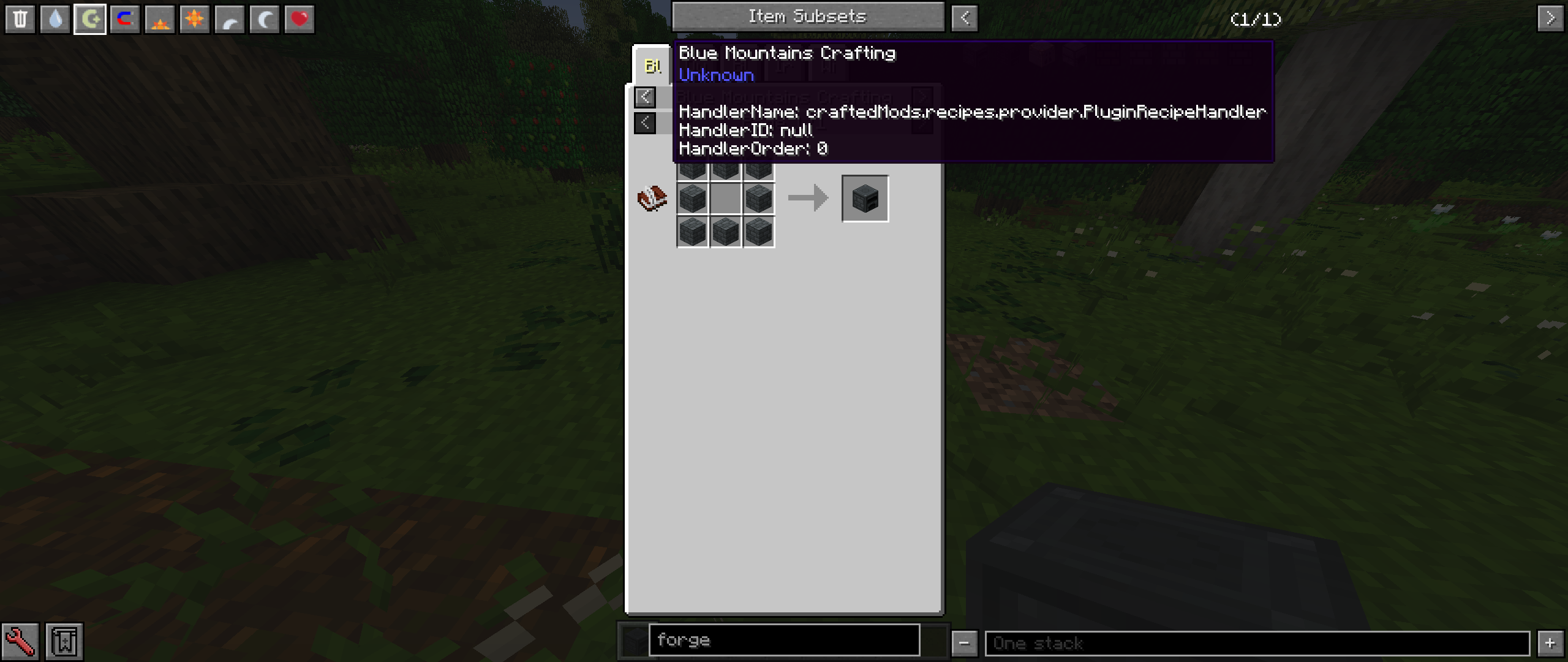Click the previous recipe arrow on the panel
The width and height of the screenshot is (1568, 662).
[x=646, y=97]
